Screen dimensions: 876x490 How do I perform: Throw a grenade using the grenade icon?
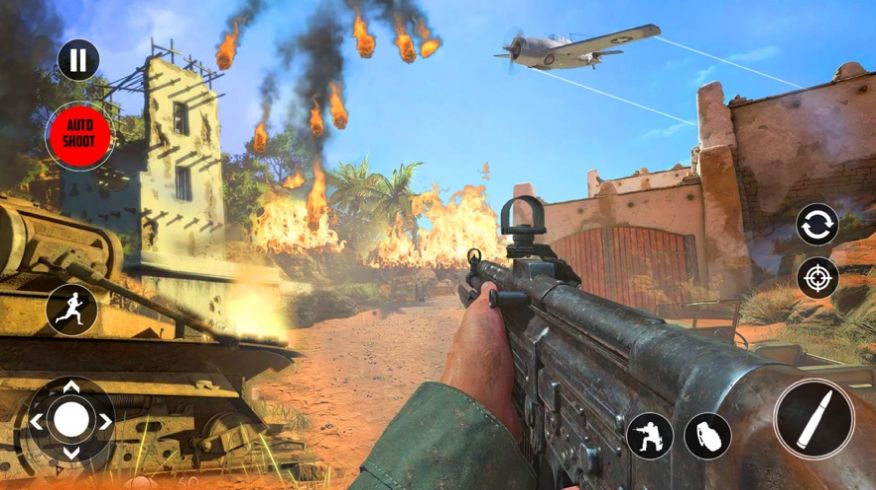(x=707, y=436)
